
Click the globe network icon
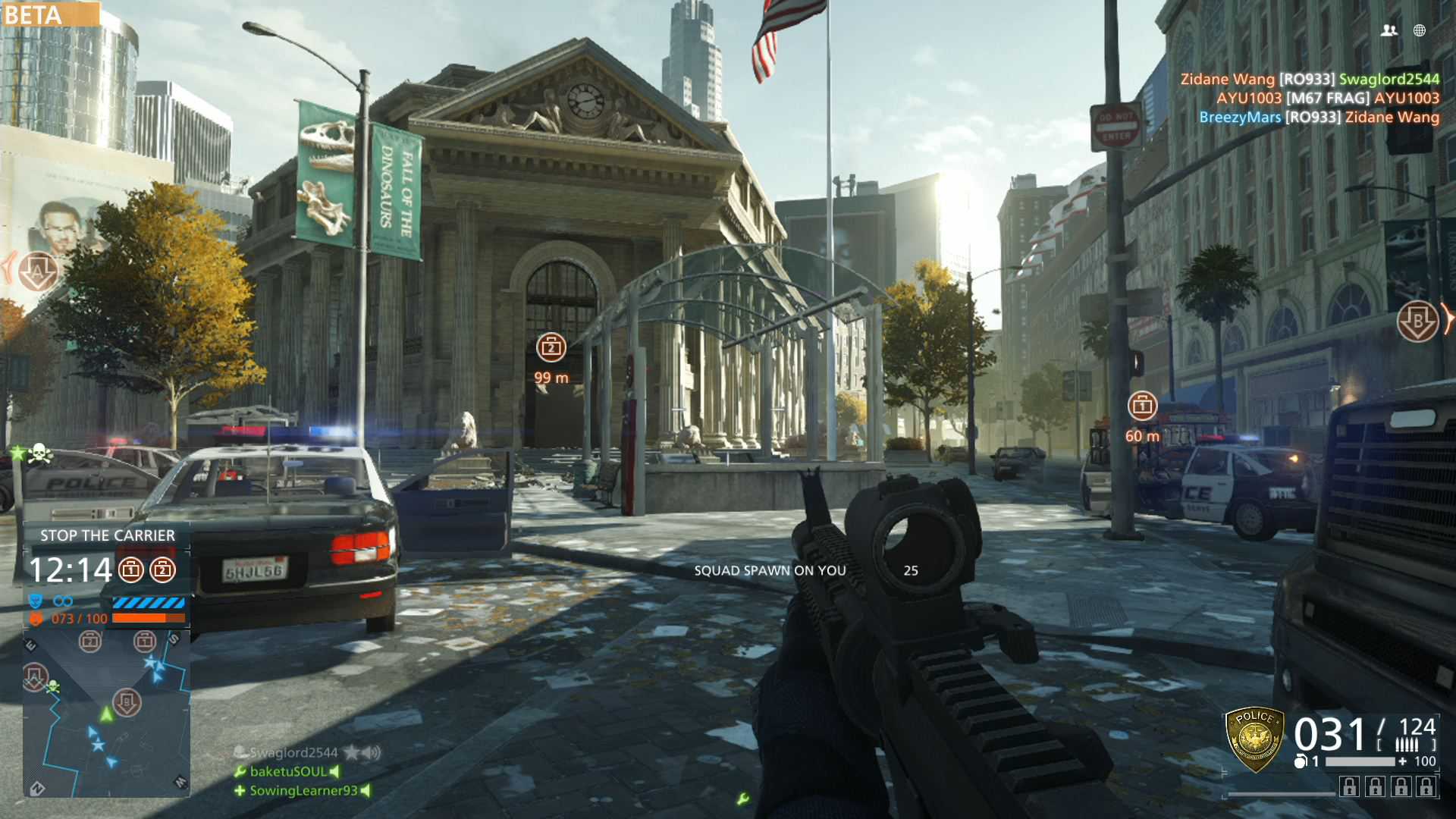[1420, 30]
